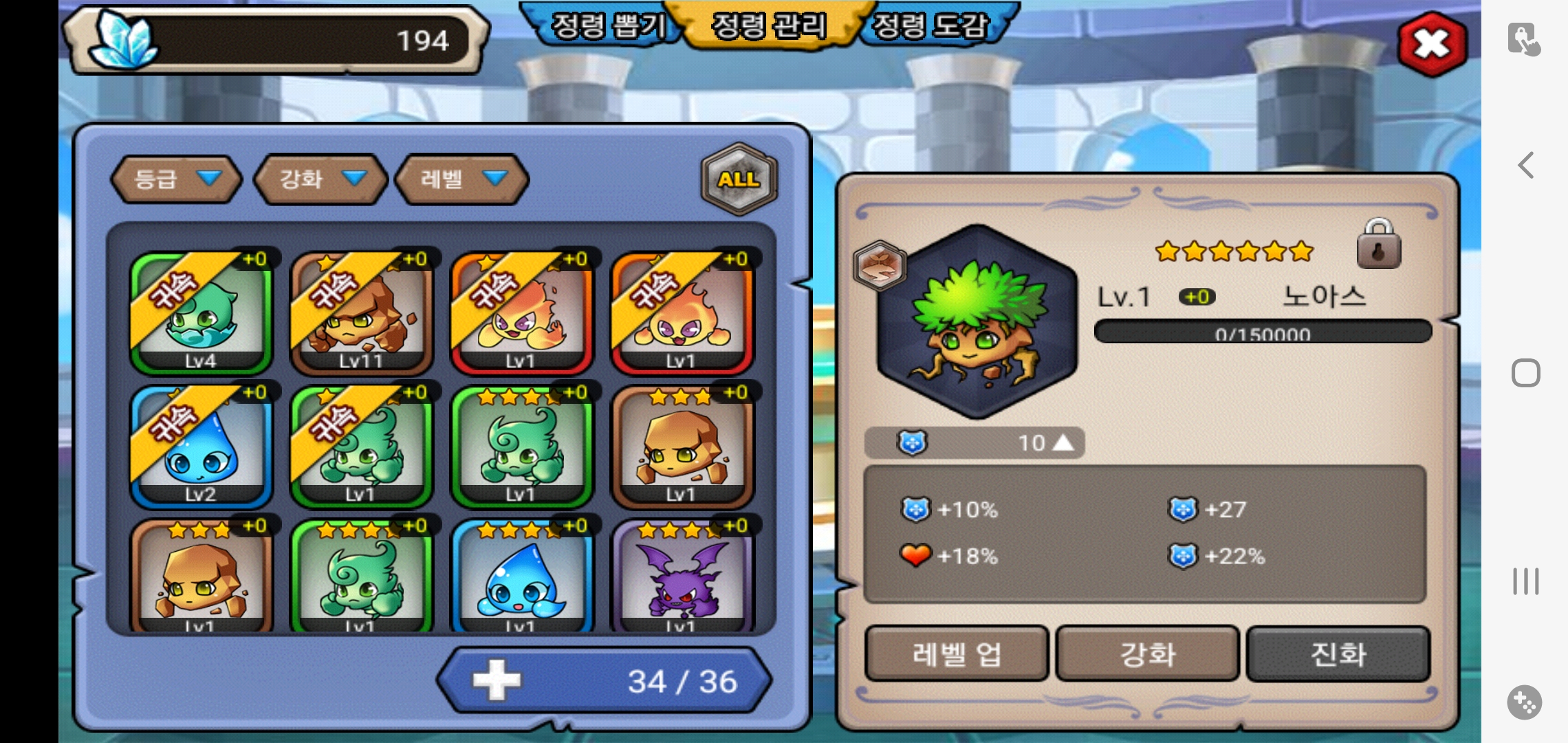Image resolution: width=1568 pixels, height=743 pixels.
Task: Select the purple bat spirit
Action: [x=681, y=578]
